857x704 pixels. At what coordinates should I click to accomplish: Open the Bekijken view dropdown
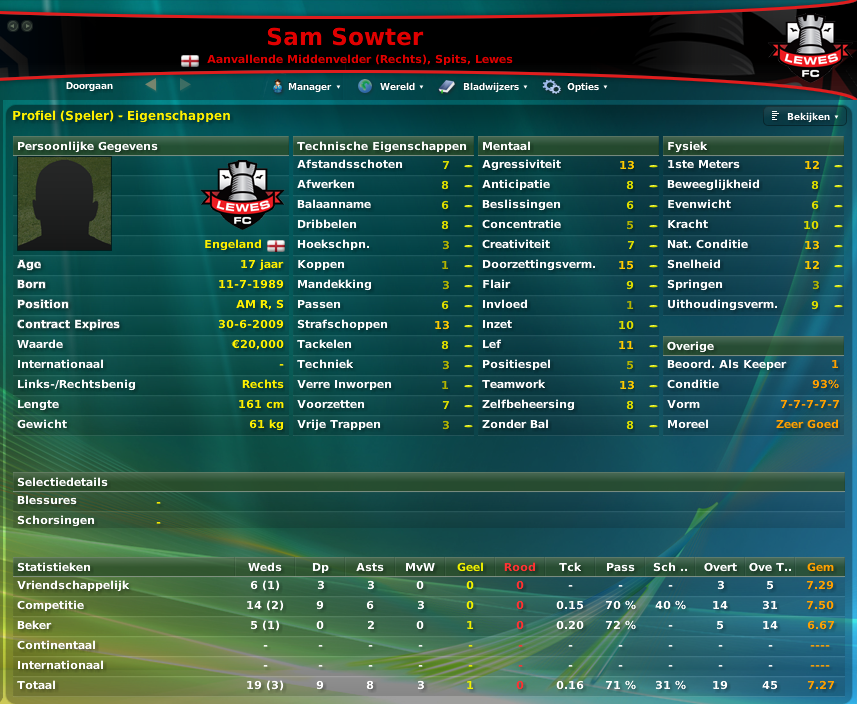coord(805,117)
